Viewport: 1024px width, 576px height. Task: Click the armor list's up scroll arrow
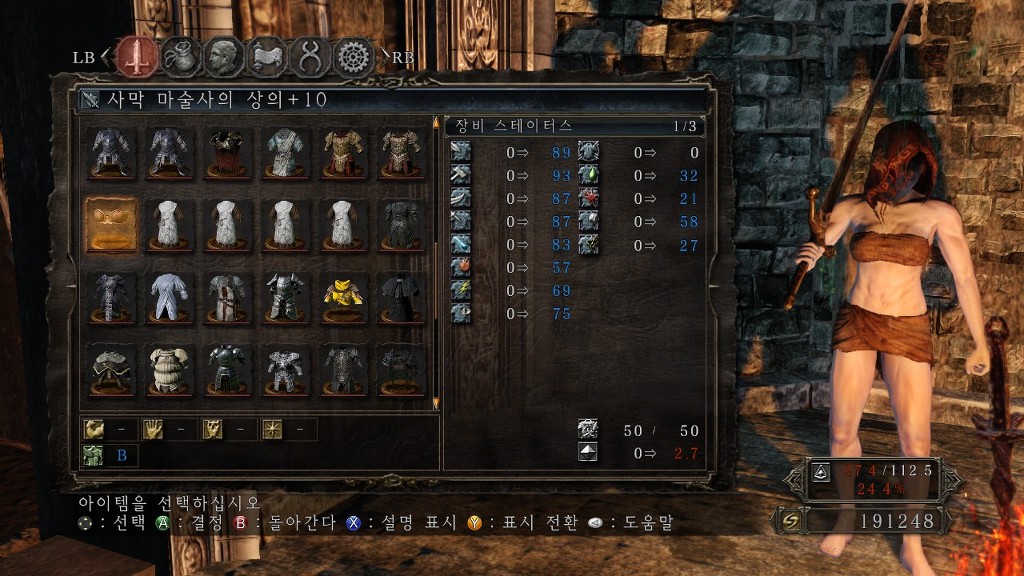point(436,123)
